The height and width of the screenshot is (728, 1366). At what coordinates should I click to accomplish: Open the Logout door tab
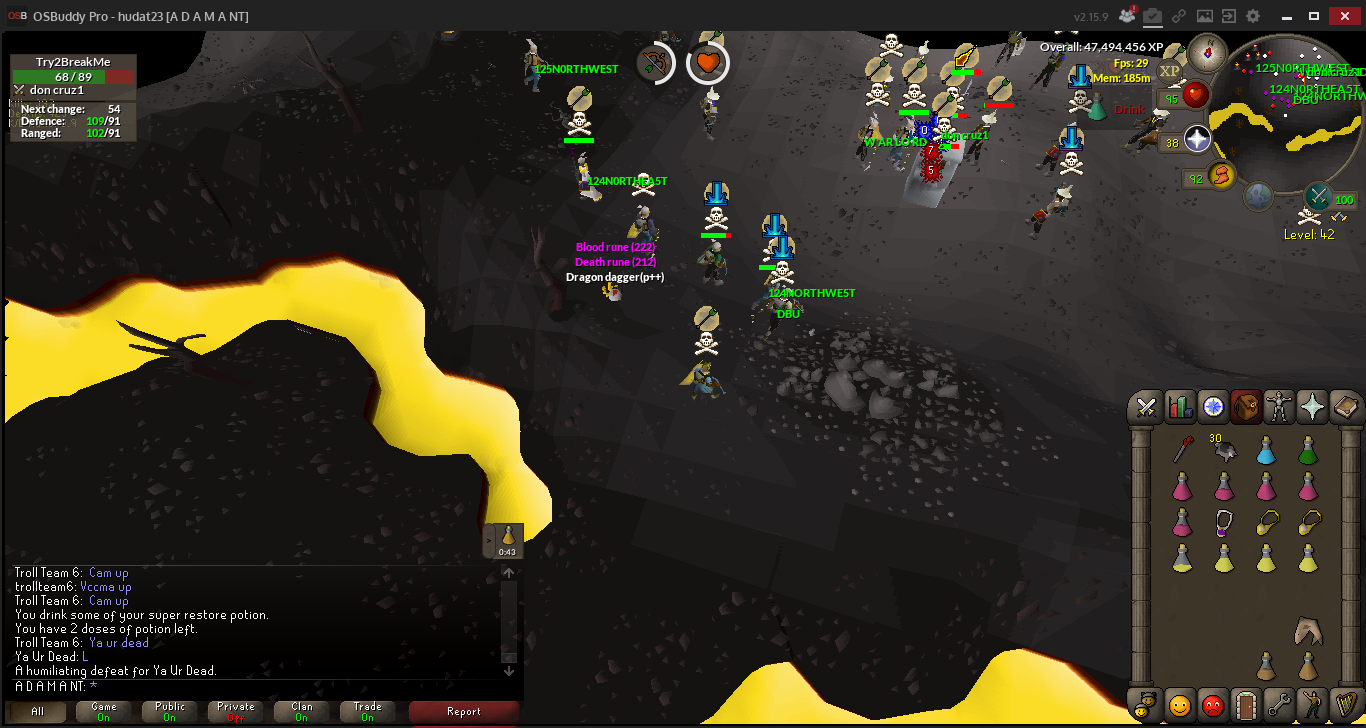coord(1245,704)
